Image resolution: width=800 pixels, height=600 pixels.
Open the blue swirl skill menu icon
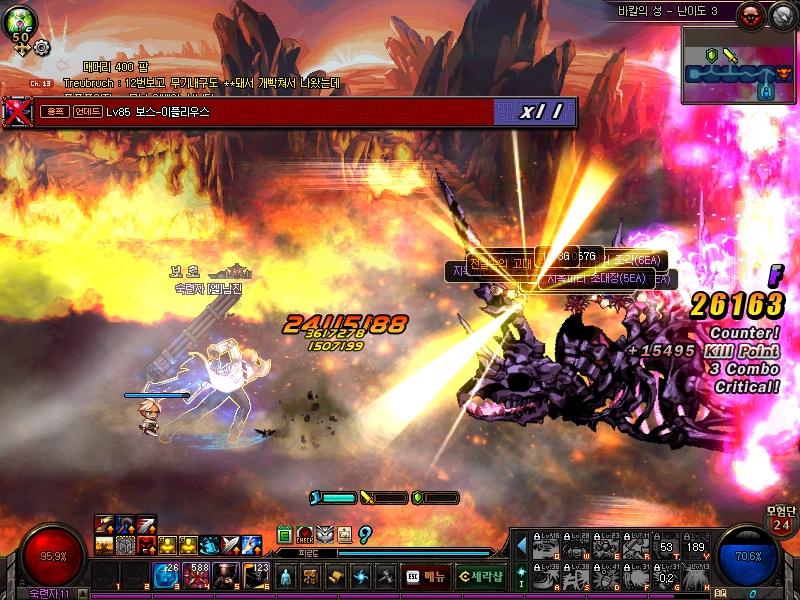coord(361,576)
